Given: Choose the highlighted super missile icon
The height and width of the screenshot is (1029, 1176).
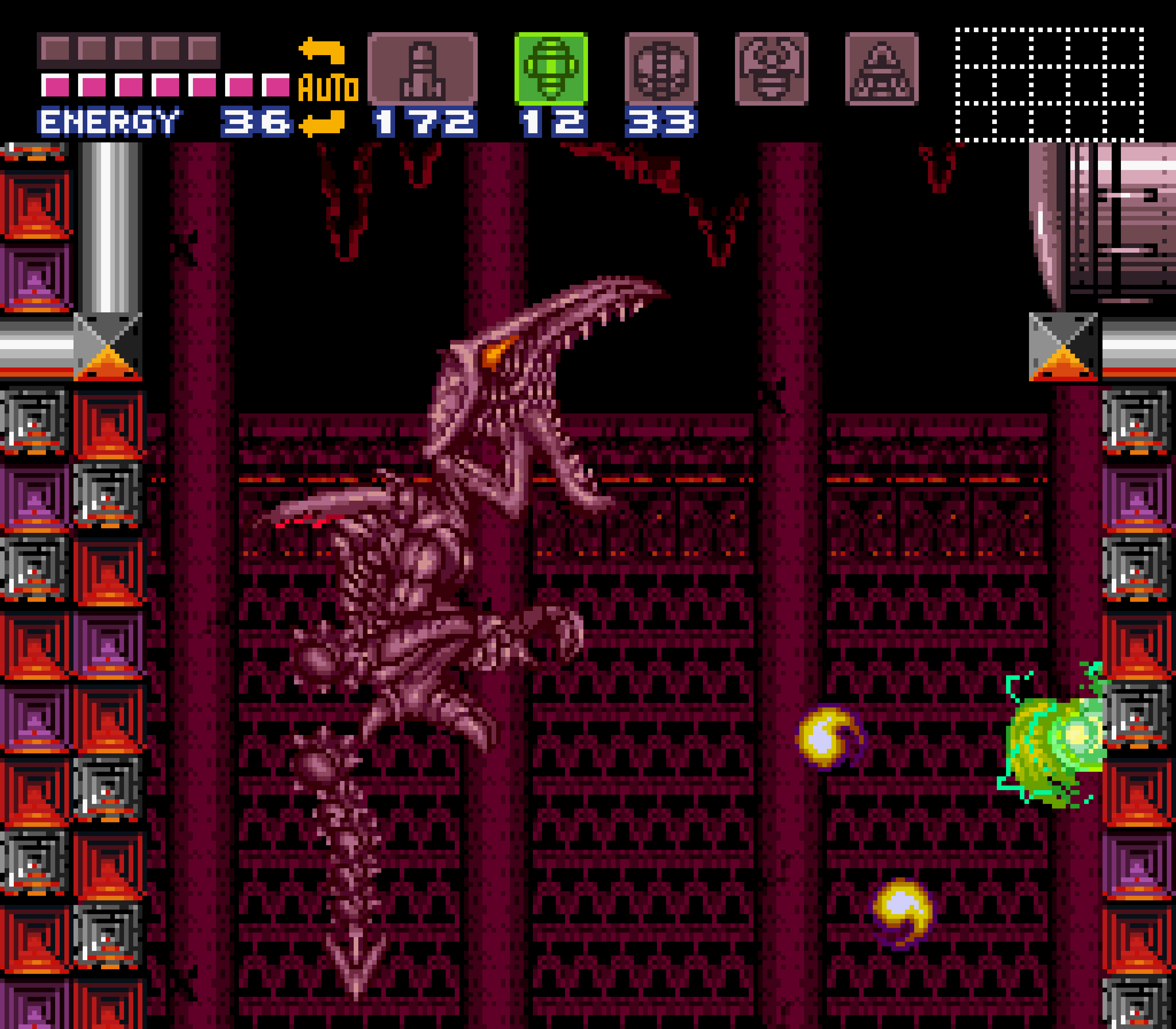Looking at the screenshot, I should [x=551, y=69].
